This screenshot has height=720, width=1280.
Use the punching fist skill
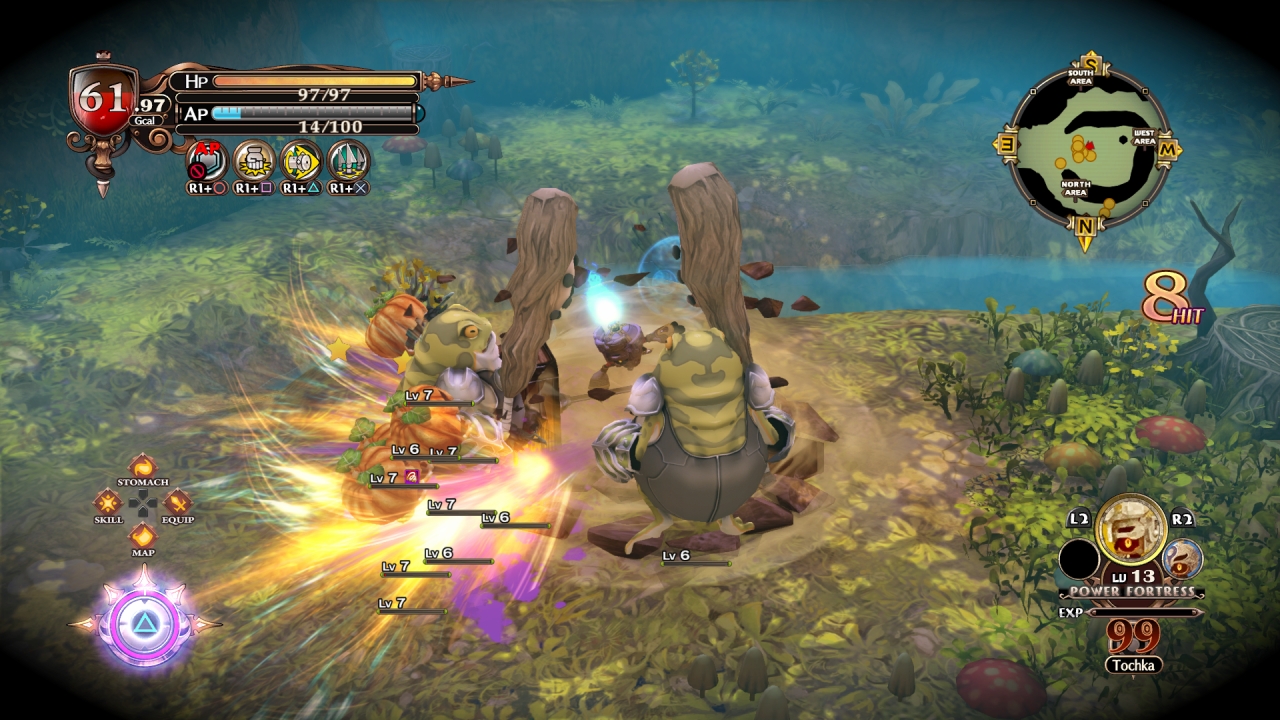[x=254, y=161]
